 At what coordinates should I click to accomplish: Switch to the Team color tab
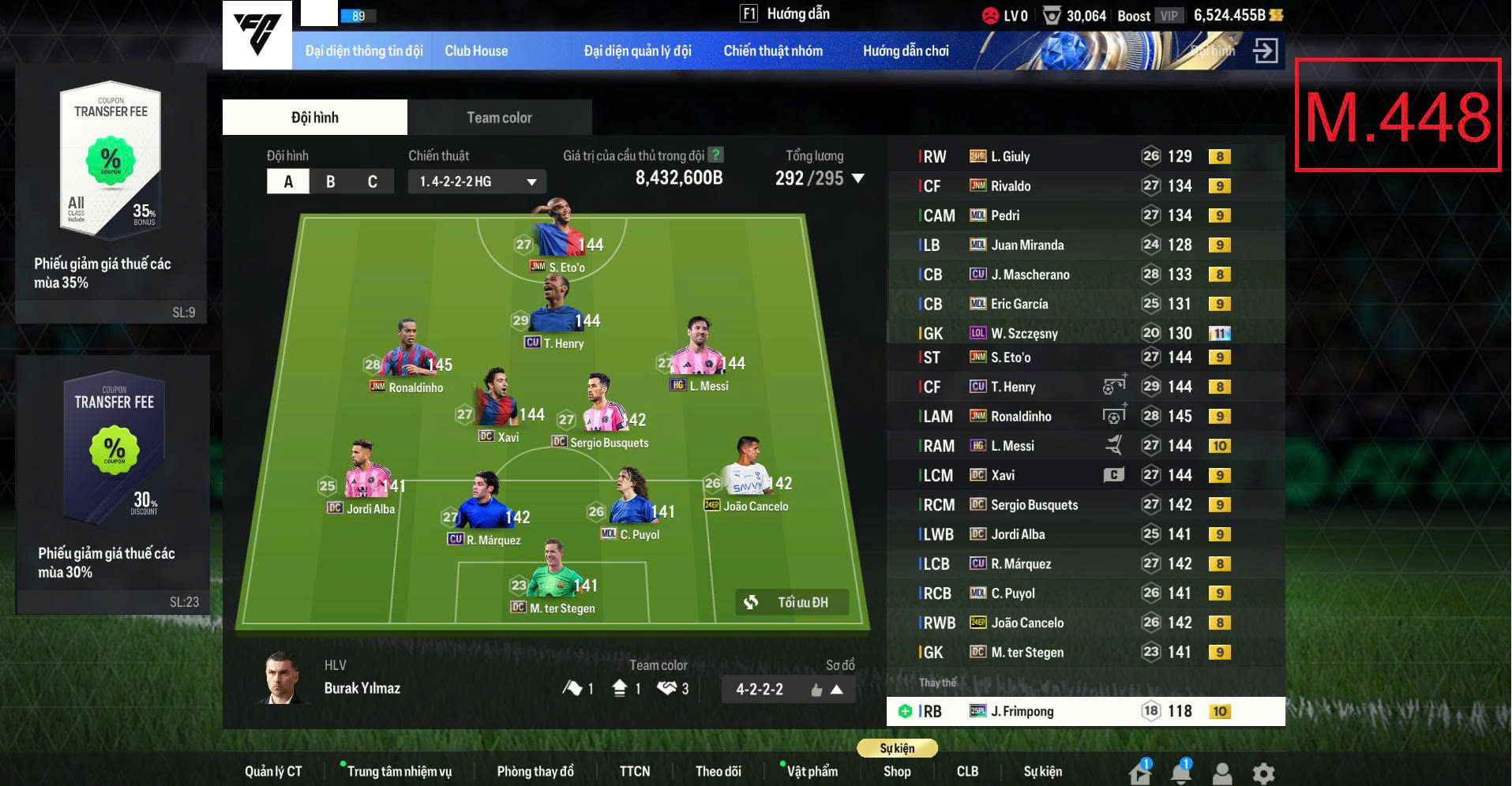pos(498,117)
